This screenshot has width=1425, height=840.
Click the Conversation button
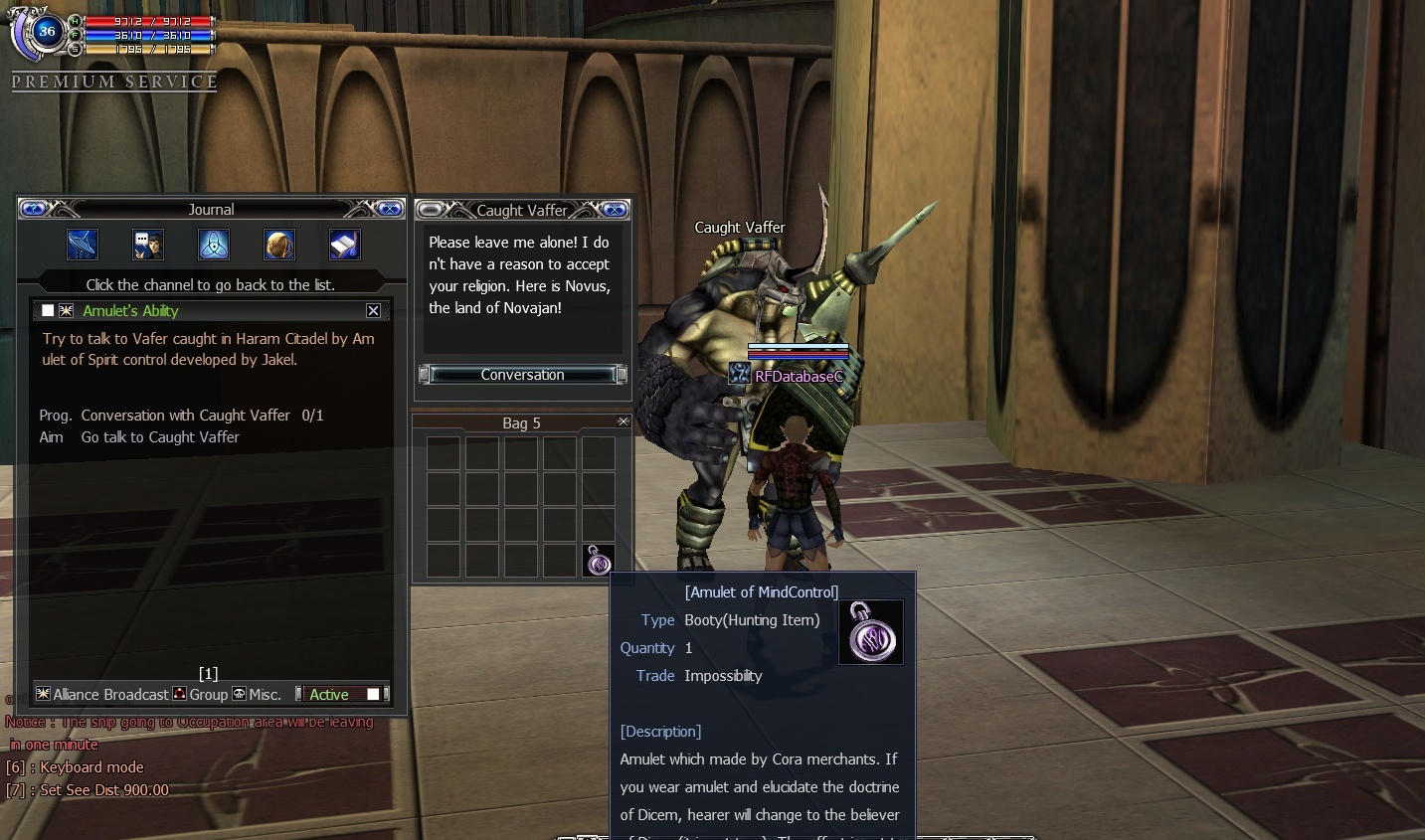pos(522,375)
